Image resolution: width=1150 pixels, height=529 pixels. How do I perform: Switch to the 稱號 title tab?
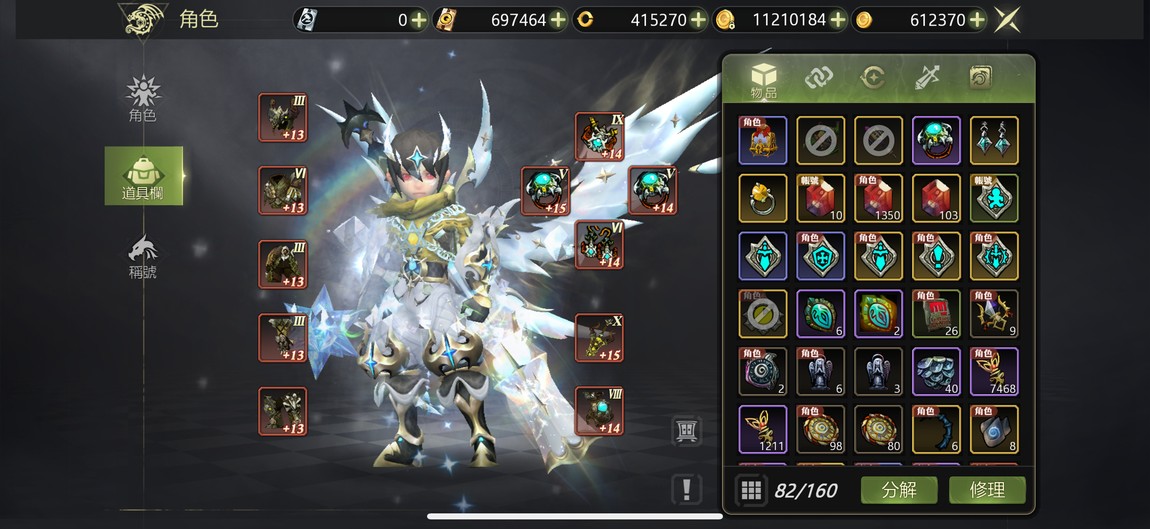[143, 256]
